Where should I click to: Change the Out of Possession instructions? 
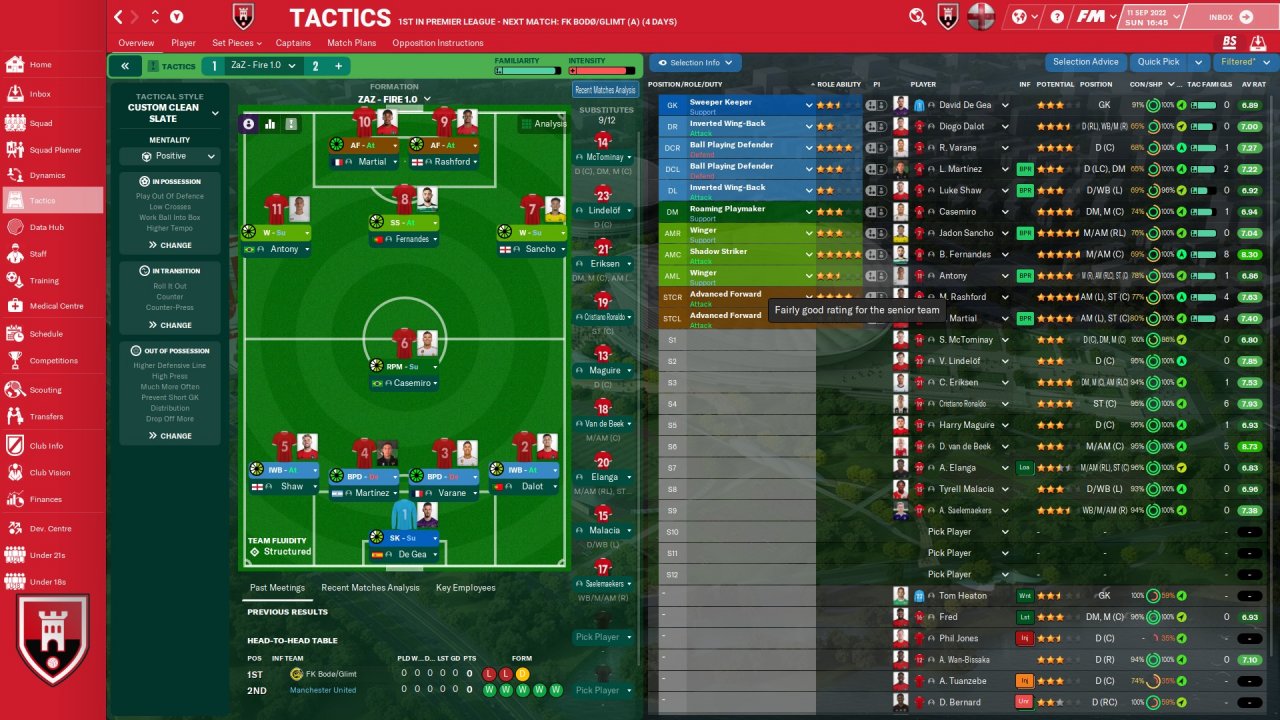170,436
